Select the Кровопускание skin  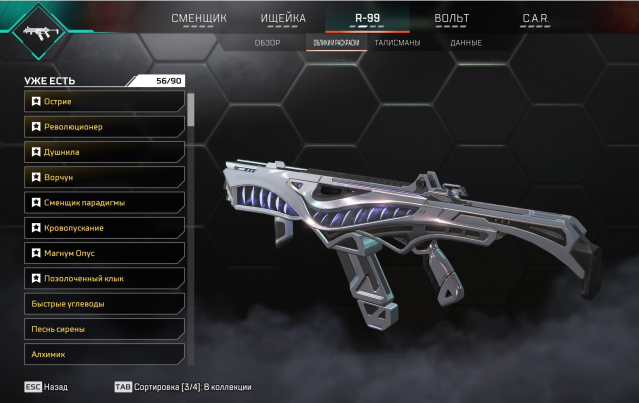click(x=105, y=228)
